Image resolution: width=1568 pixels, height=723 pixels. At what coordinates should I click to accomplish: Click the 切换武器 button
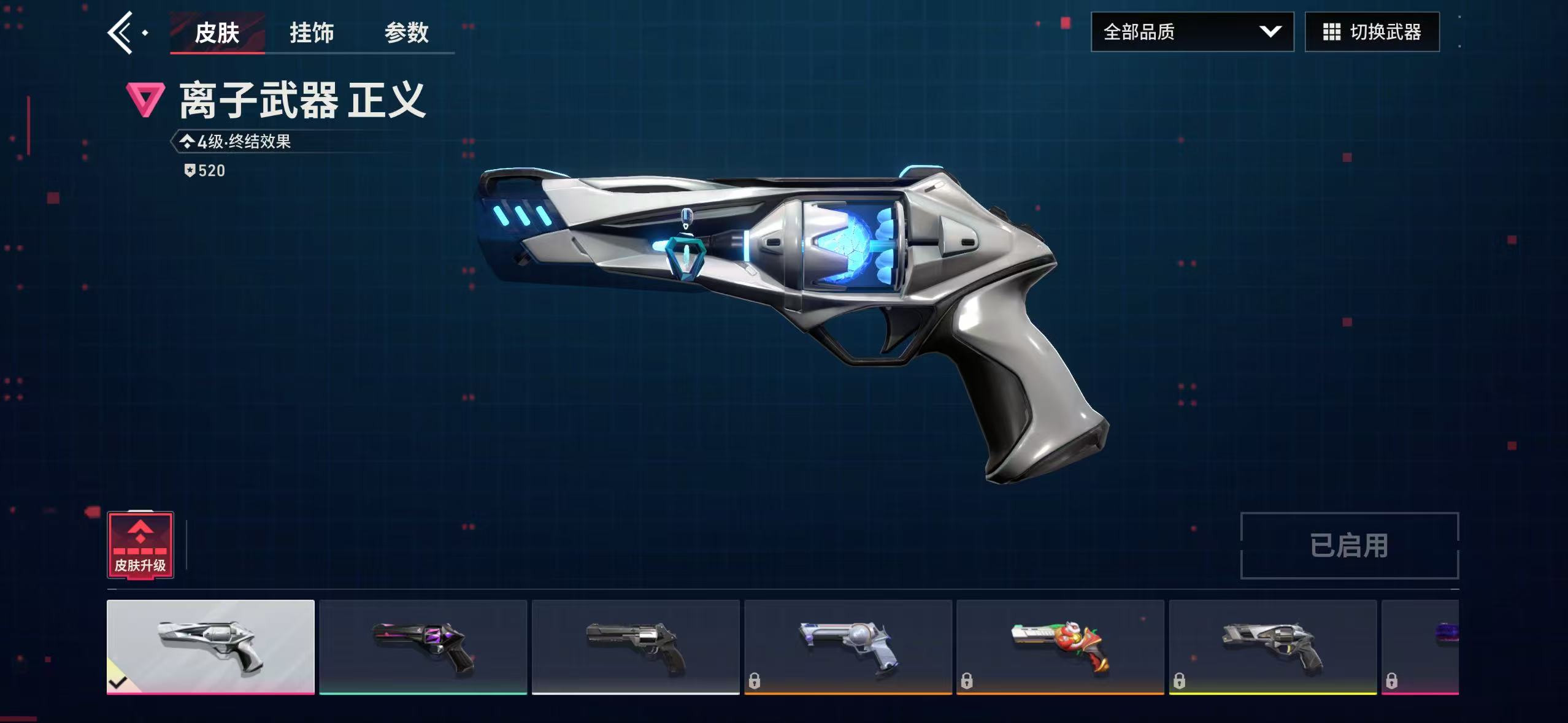click(x=1372, y=32)
